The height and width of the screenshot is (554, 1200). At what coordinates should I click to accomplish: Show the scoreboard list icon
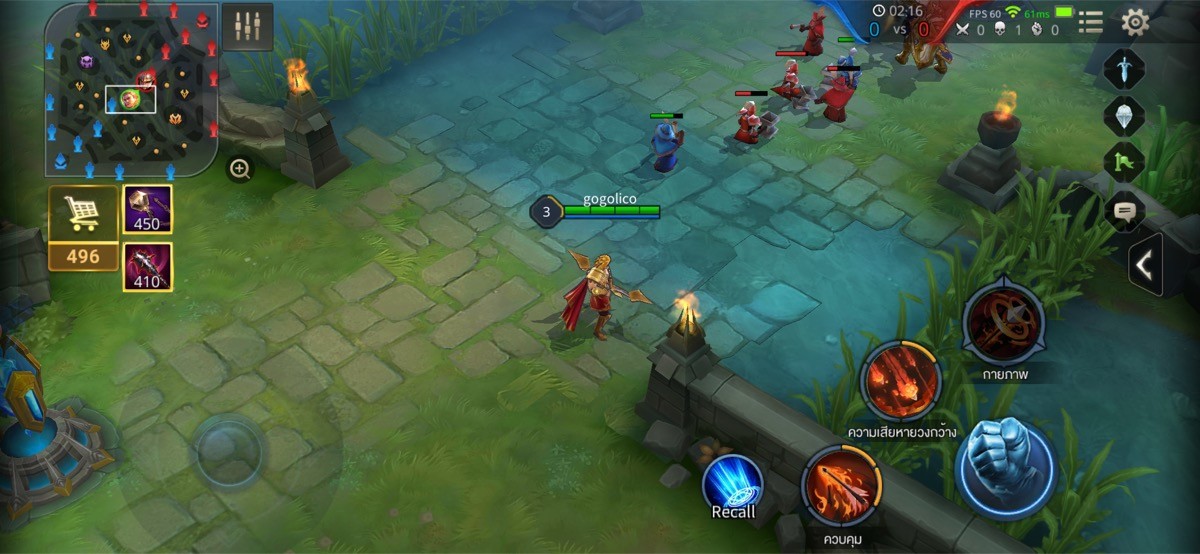(1091, 22)
